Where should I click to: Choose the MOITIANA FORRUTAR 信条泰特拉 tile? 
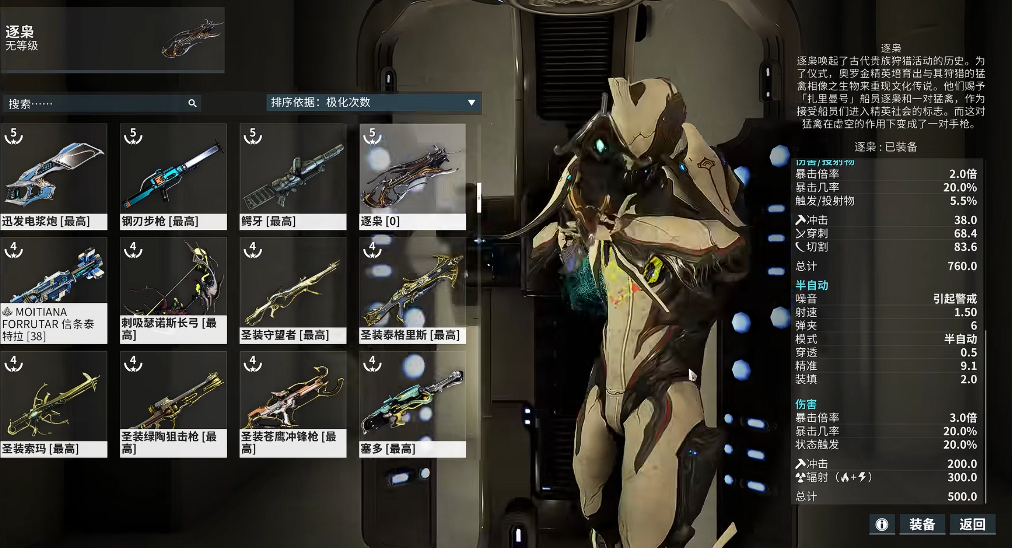[53, 290]
